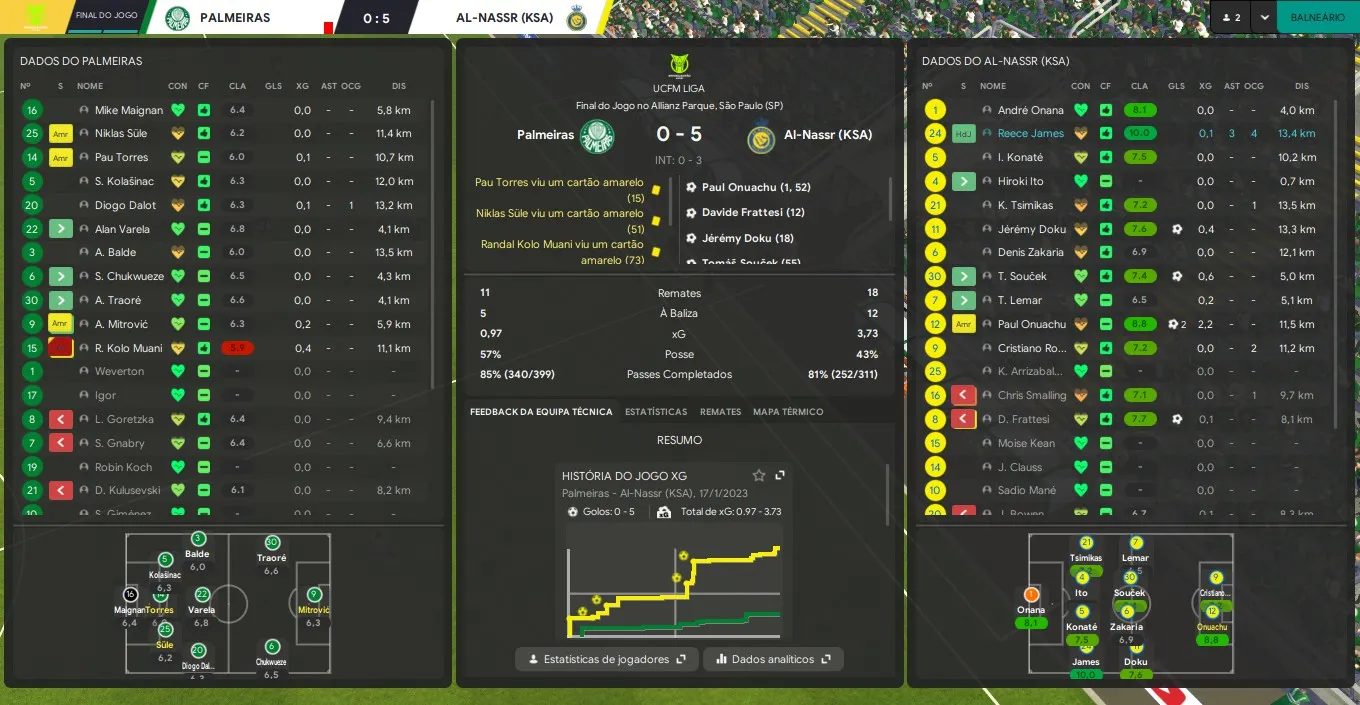
Task: Select Mike Maignan in the Palmeiras list
Action: [x=128, y=110]
